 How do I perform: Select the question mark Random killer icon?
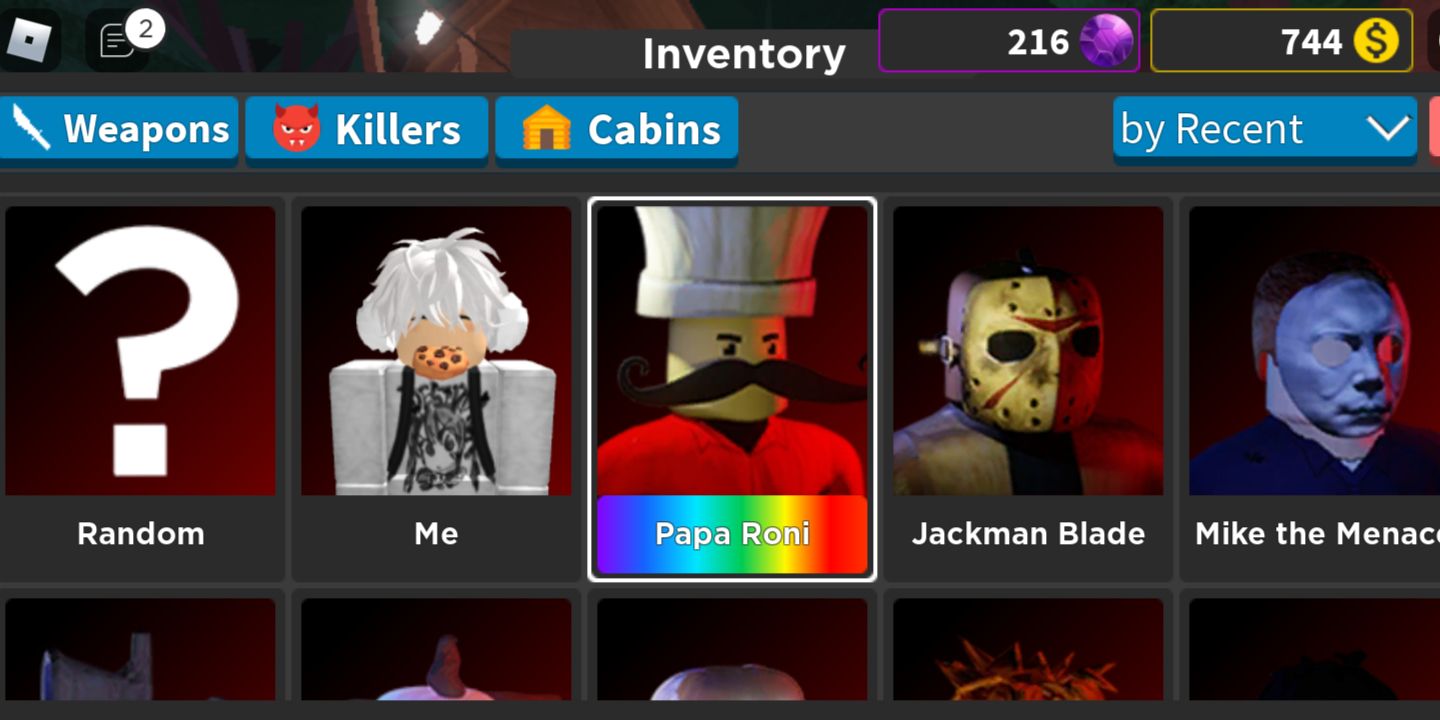pos(140,350)
